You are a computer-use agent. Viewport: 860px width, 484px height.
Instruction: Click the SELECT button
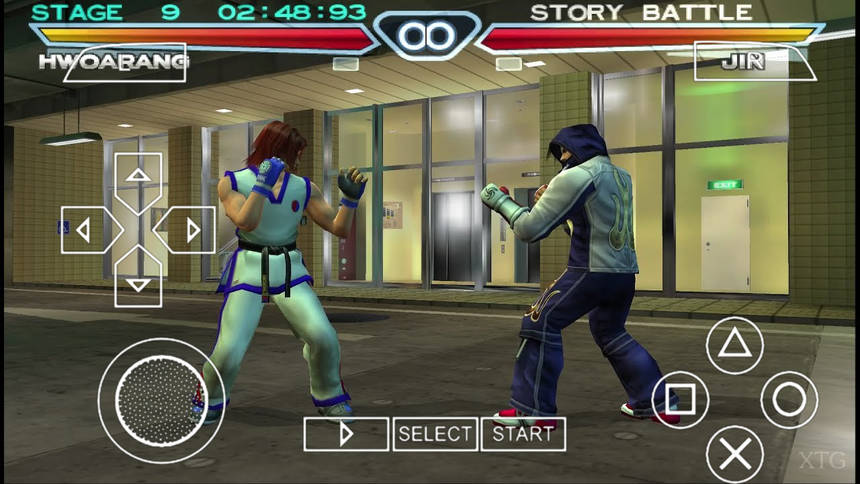pyautogui.click(x=435, y=434)
